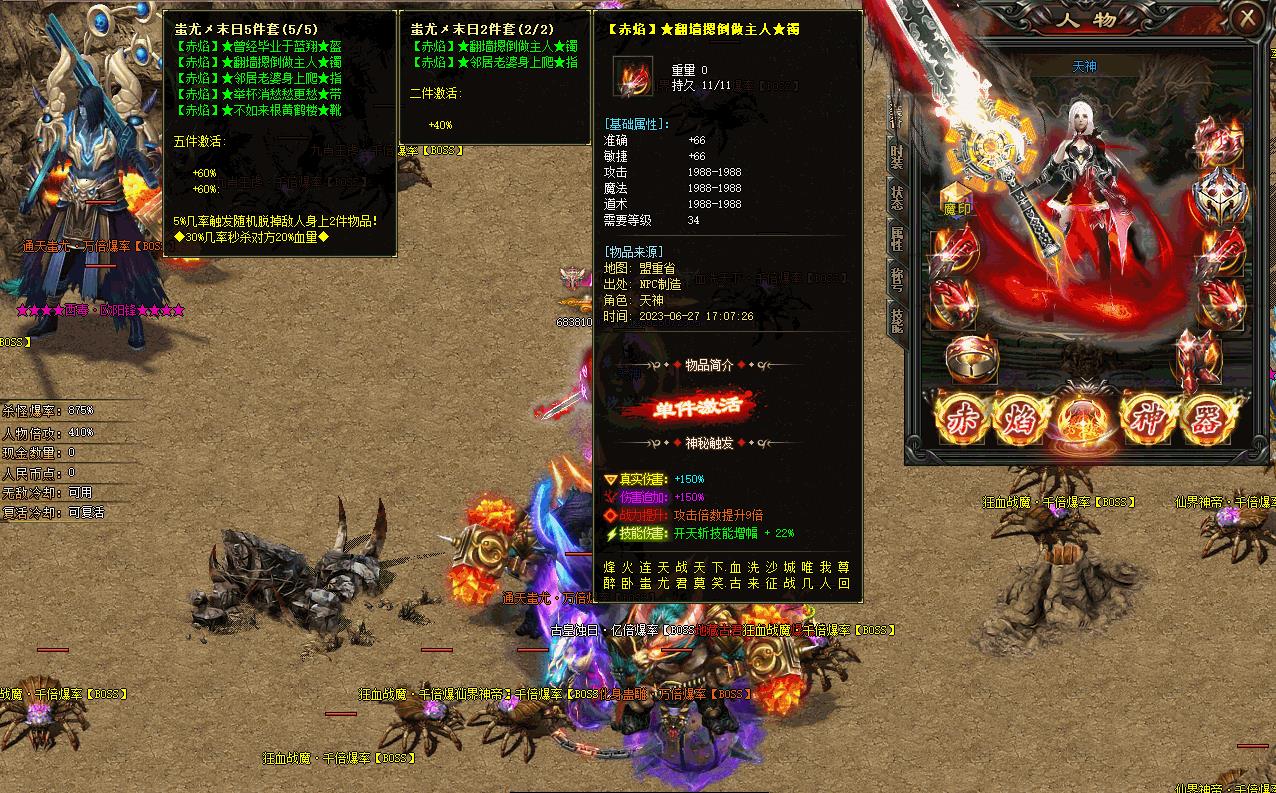The image size is (1276, 793).
Task: Switch to the 时装 tab
Action: [897, 155]
